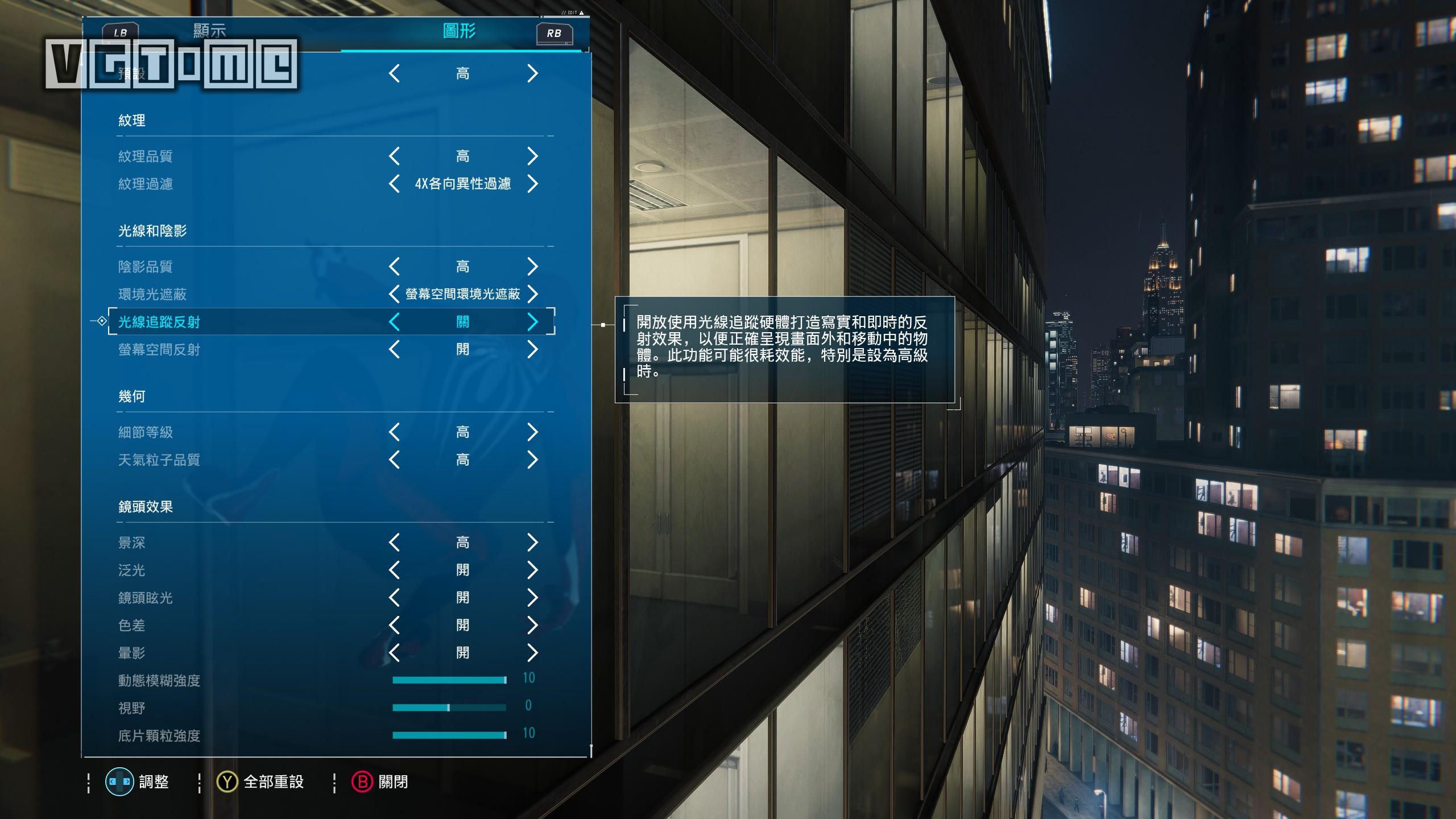Click left arrow for 景深 depth of field

(394, 543)
